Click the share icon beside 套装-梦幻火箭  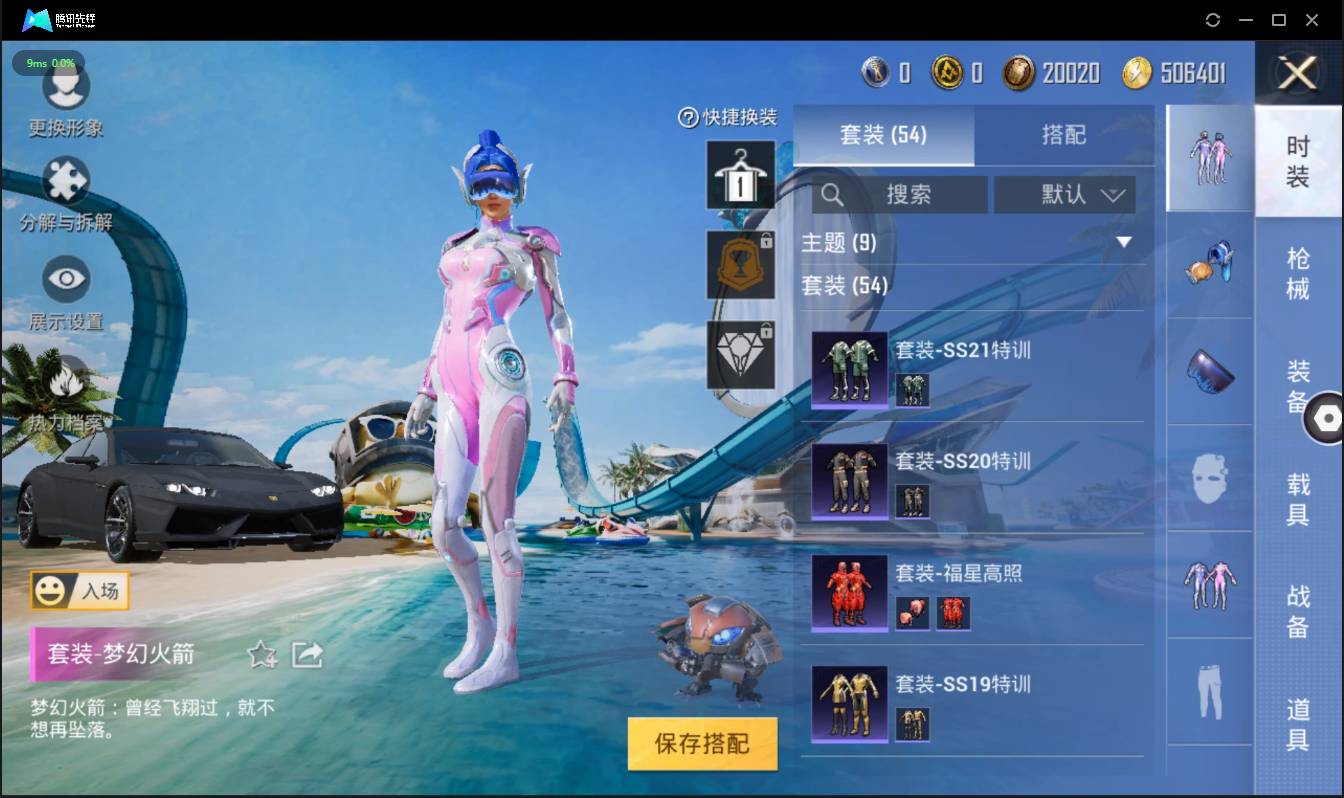pos(309,653)
